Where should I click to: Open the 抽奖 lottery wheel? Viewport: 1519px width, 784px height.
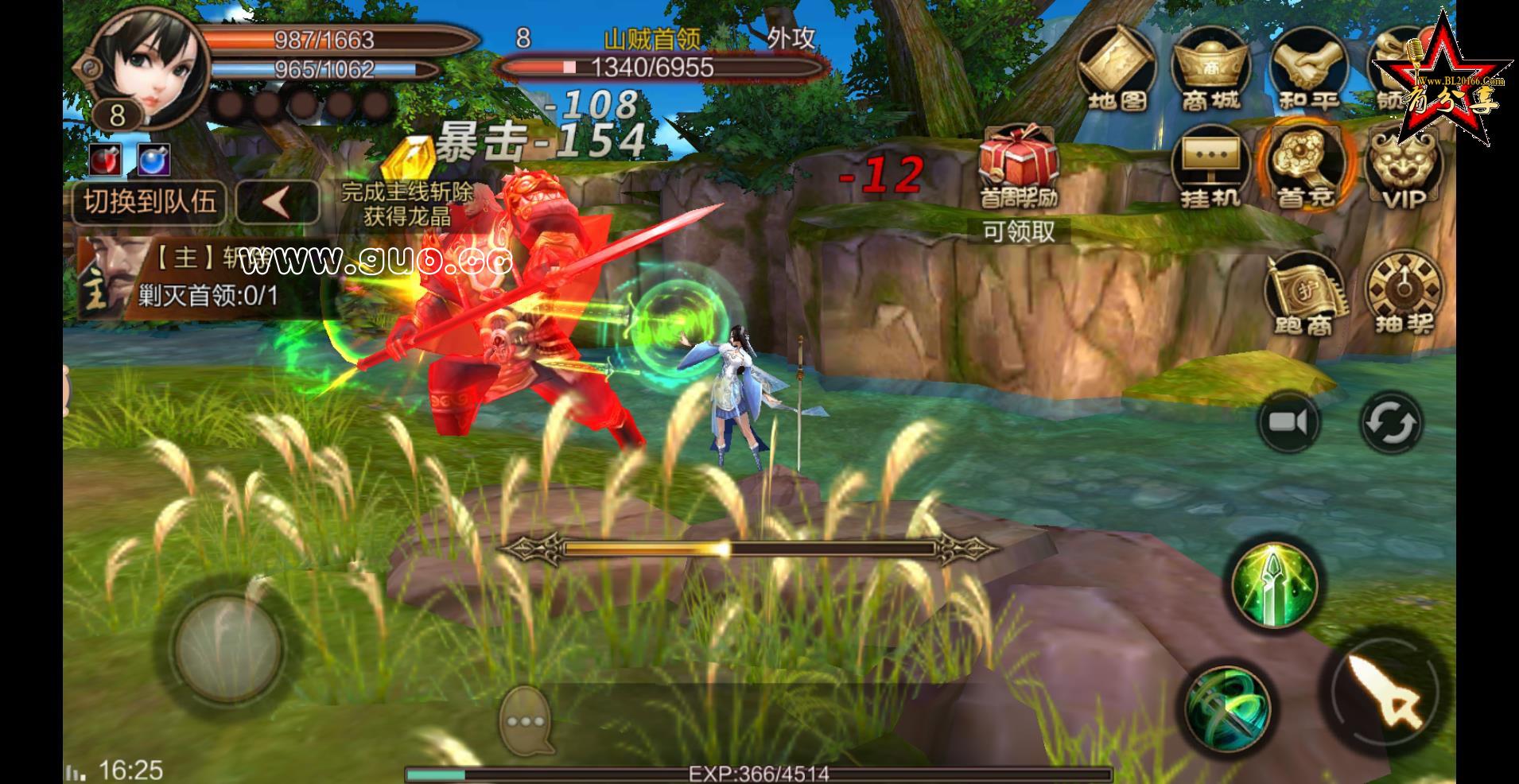pos(1403,294)
